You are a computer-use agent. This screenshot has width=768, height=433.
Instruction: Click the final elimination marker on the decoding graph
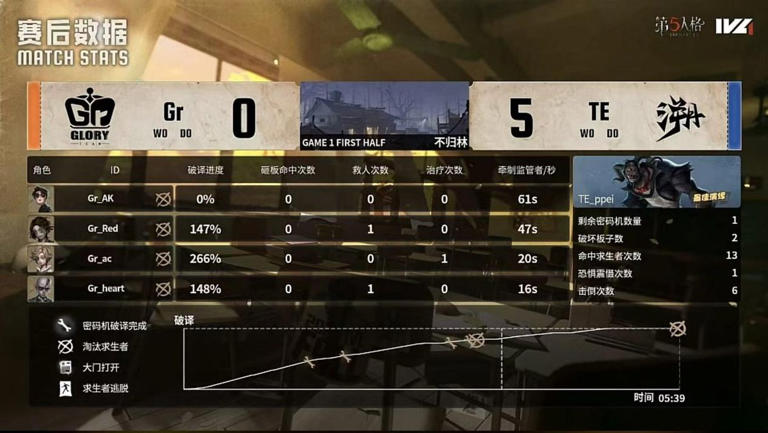point(678,328)
